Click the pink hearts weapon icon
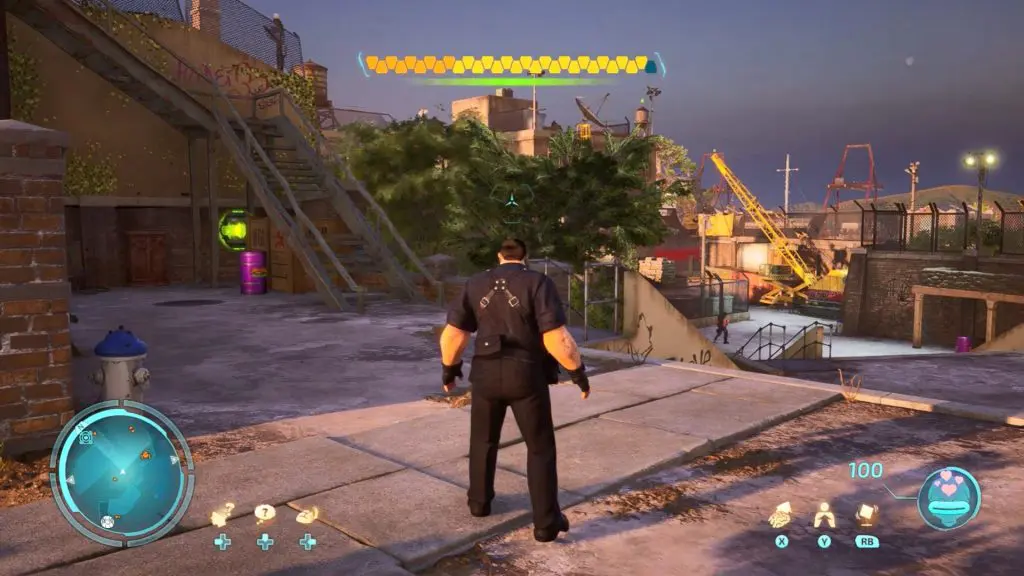 tap(948, 497)
